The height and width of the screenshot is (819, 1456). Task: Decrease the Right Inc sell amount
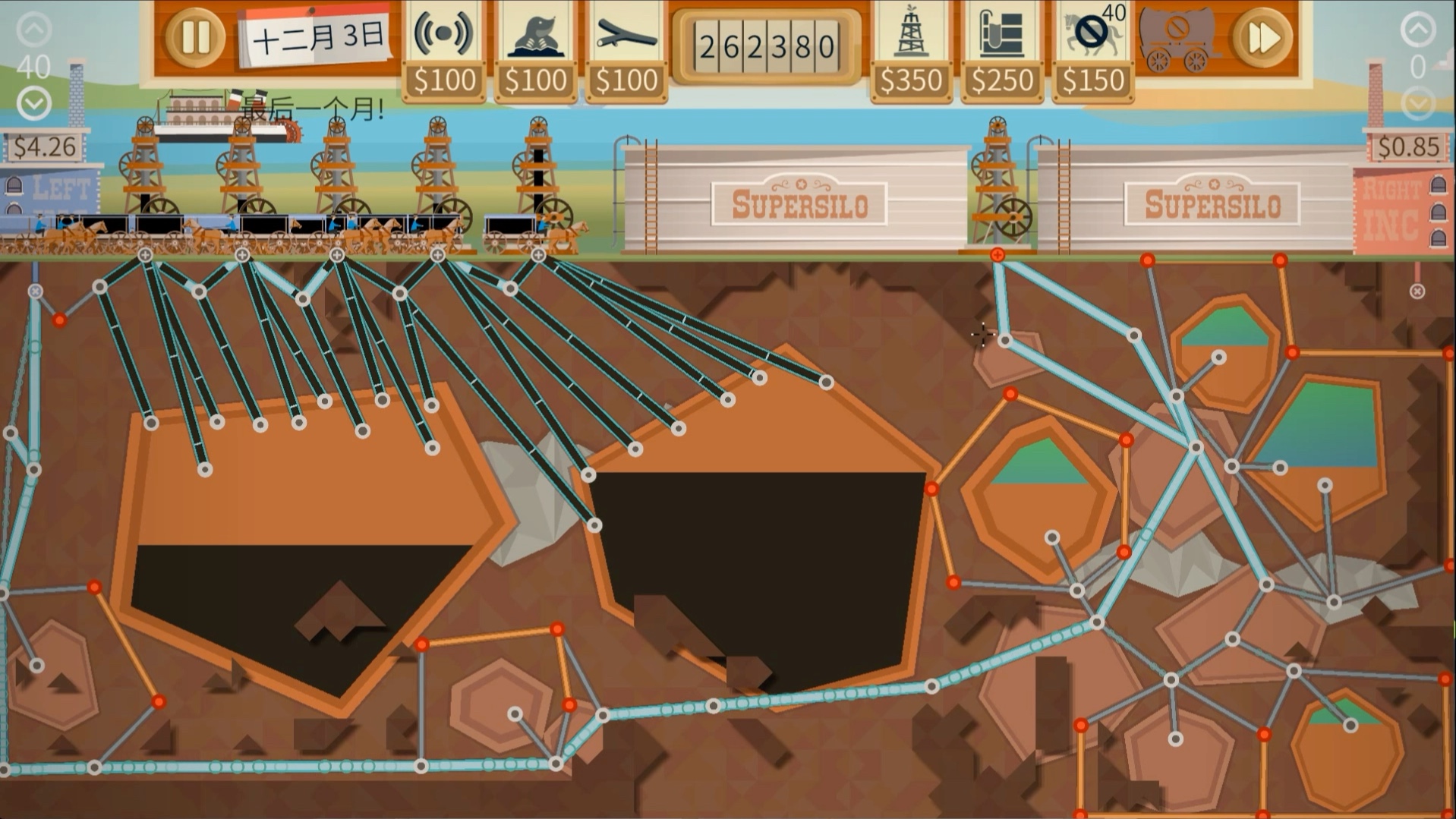(1417, 103)
